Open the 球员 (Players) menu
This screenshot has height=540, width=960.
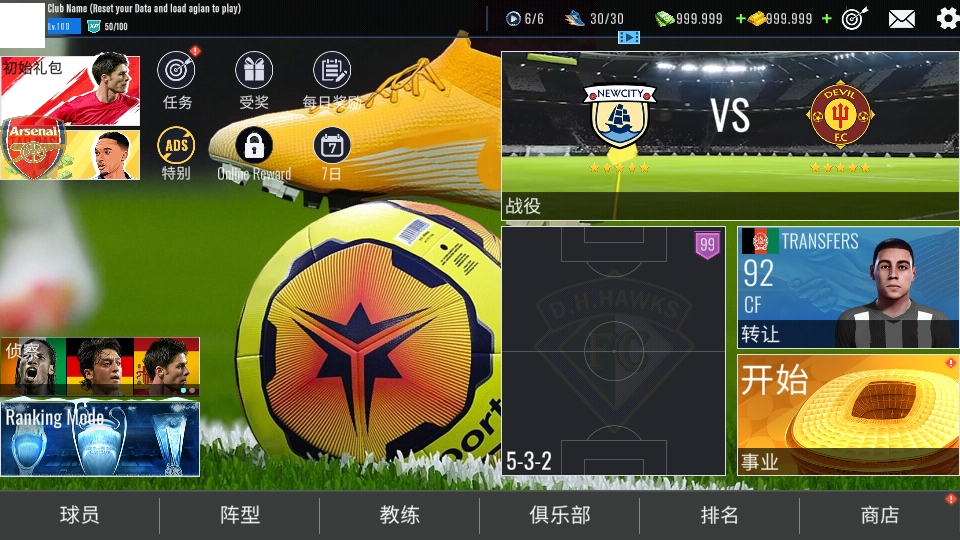click(80, 515)
